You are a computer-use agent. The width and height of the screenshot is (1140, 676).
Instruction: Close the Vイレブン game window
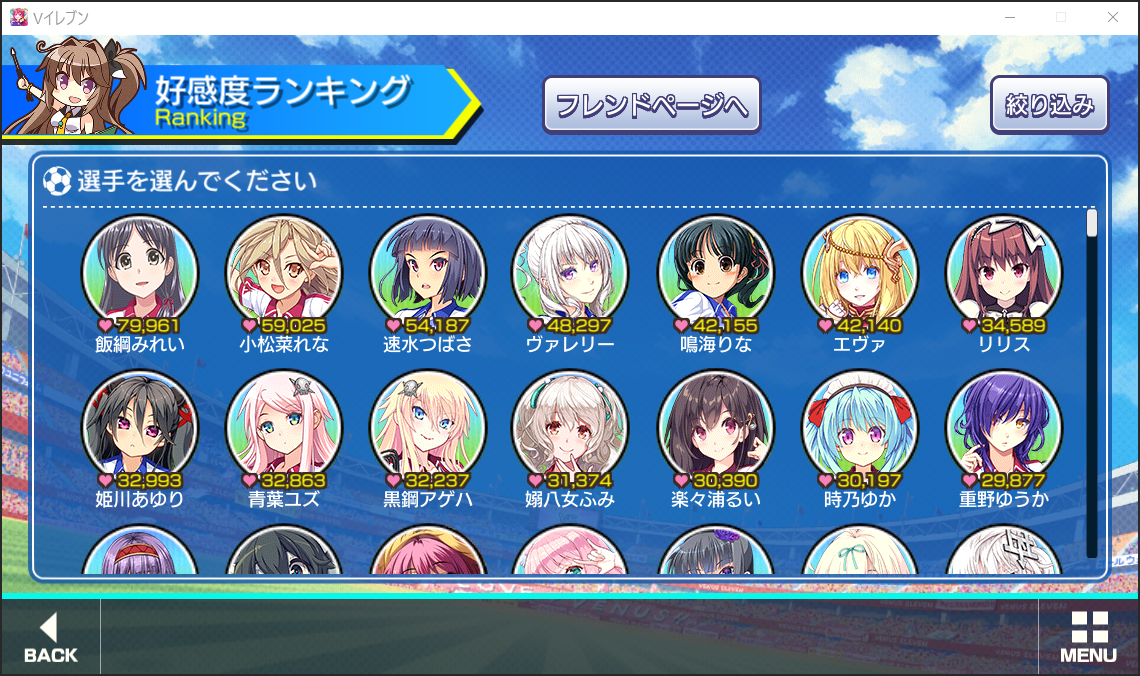[x=1113, y=17]
